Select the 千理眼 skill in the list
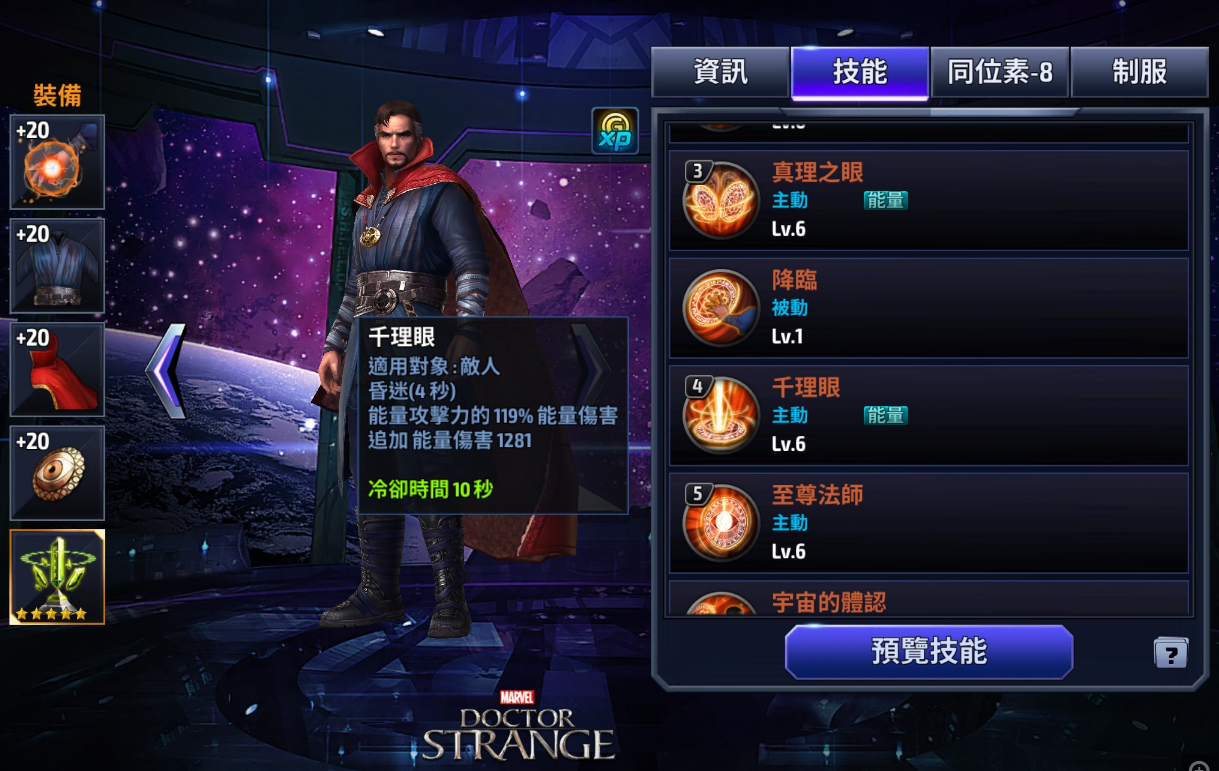This screenshot has width=1219, height=771. coord(929,415)
